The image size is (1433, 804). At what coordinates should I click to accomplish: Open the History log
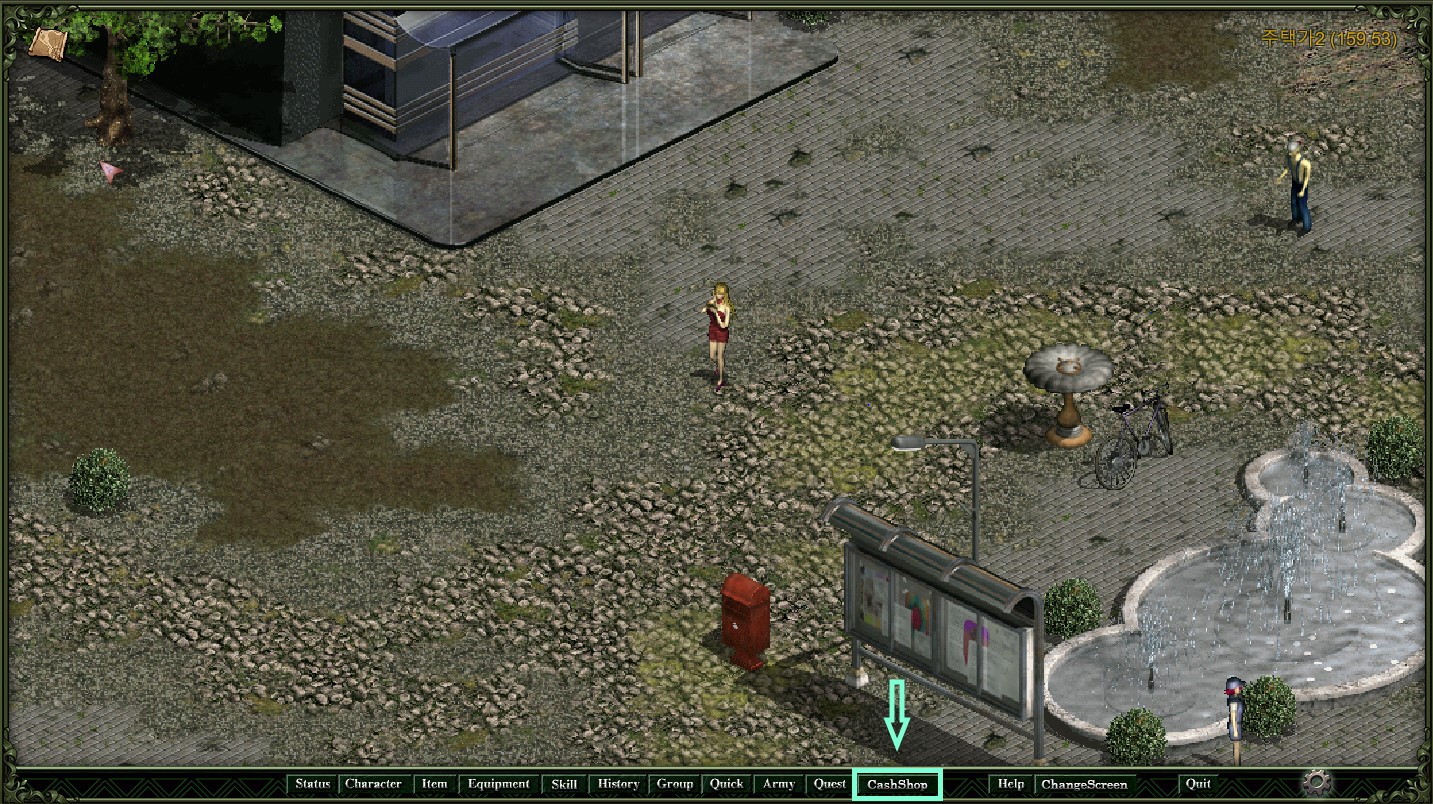click(618, 784)
